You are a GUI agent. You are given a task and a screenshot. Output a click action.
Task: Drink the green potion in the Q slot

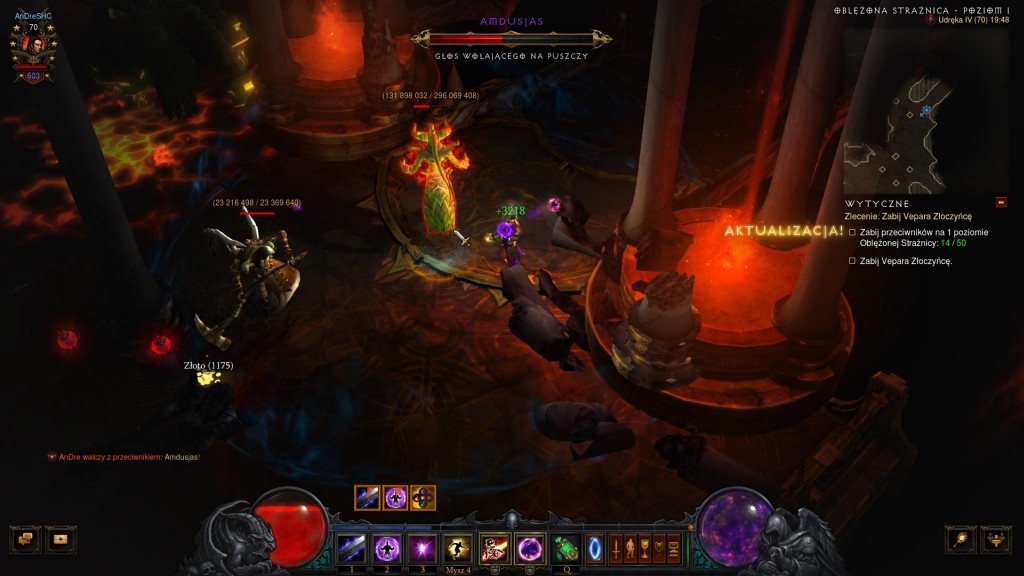click(x=566, y=548)
